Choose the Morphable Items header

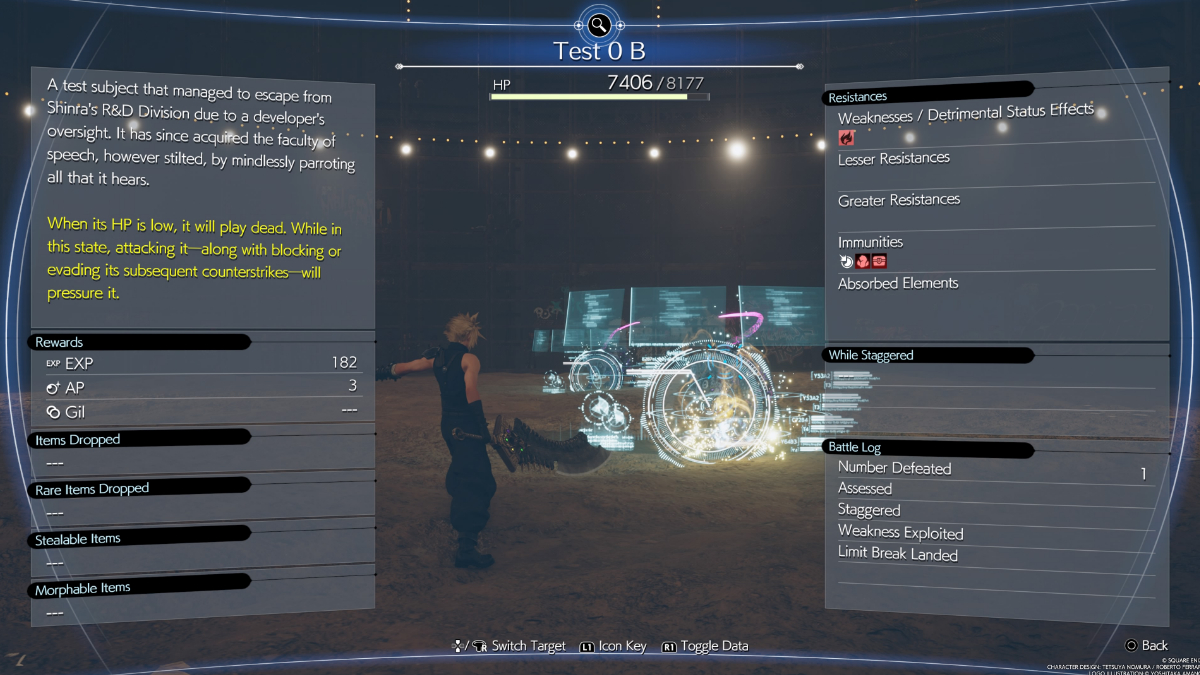83,589
